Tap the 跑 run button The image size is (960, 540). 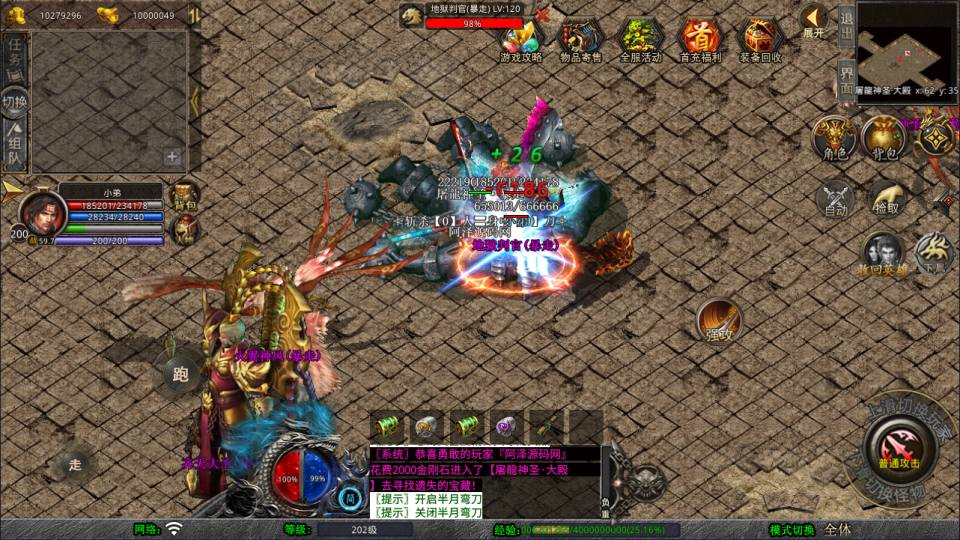click(181, 374)
